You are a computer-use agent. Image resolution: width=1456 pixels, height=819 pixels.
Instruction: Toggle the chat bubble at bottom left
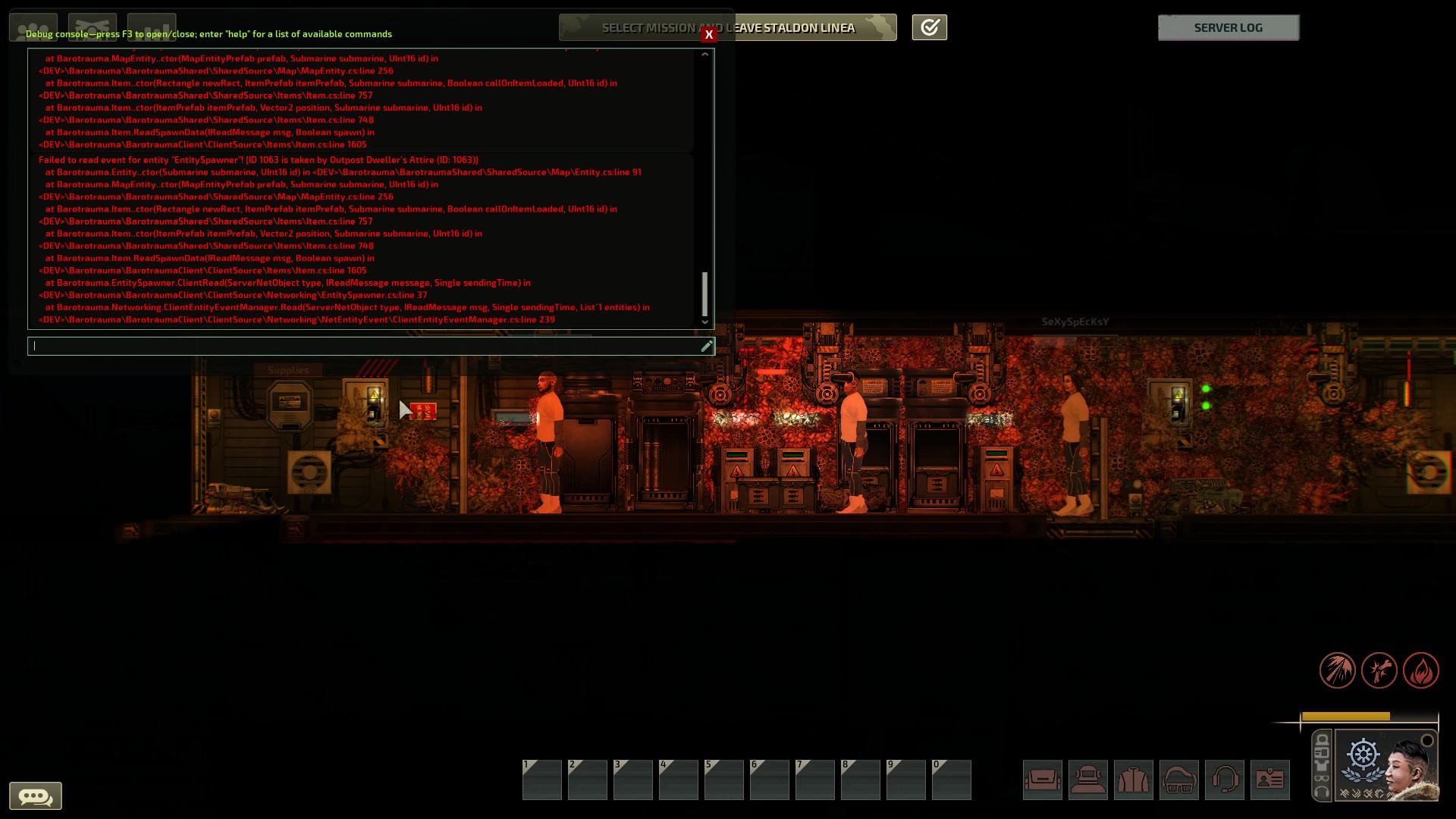point(37,795)
